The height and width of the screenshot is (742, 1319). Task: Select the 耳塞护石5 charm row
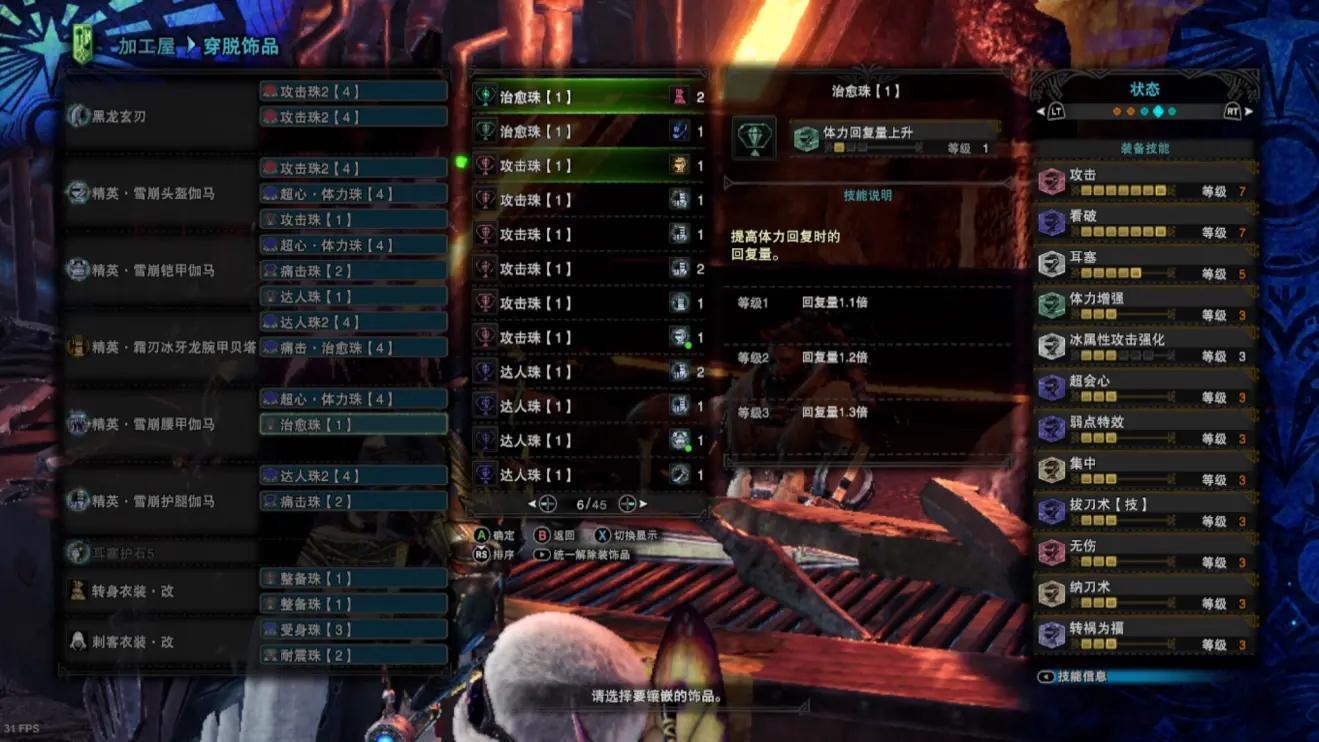(160, 552)
